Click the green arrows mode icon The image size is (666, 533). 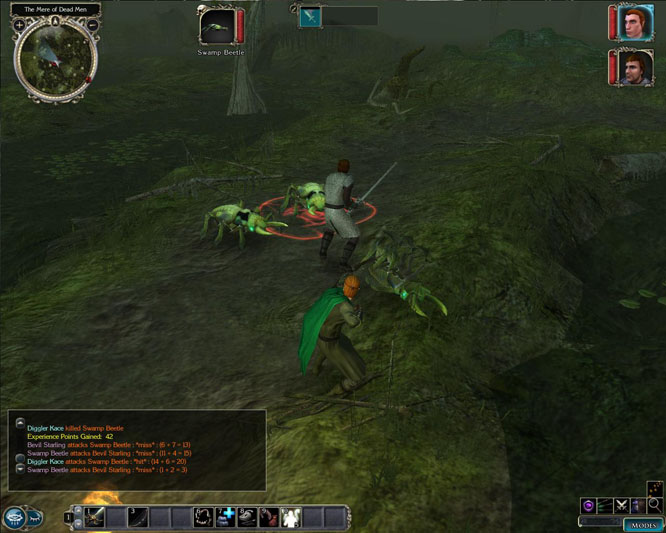point(605,507)
